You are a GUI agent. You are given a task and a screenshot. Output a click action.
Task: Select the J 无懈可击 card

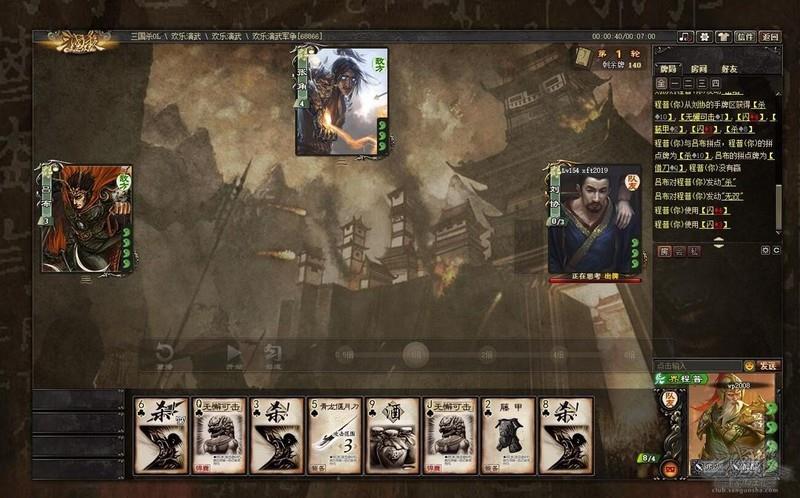pos(450,435)
